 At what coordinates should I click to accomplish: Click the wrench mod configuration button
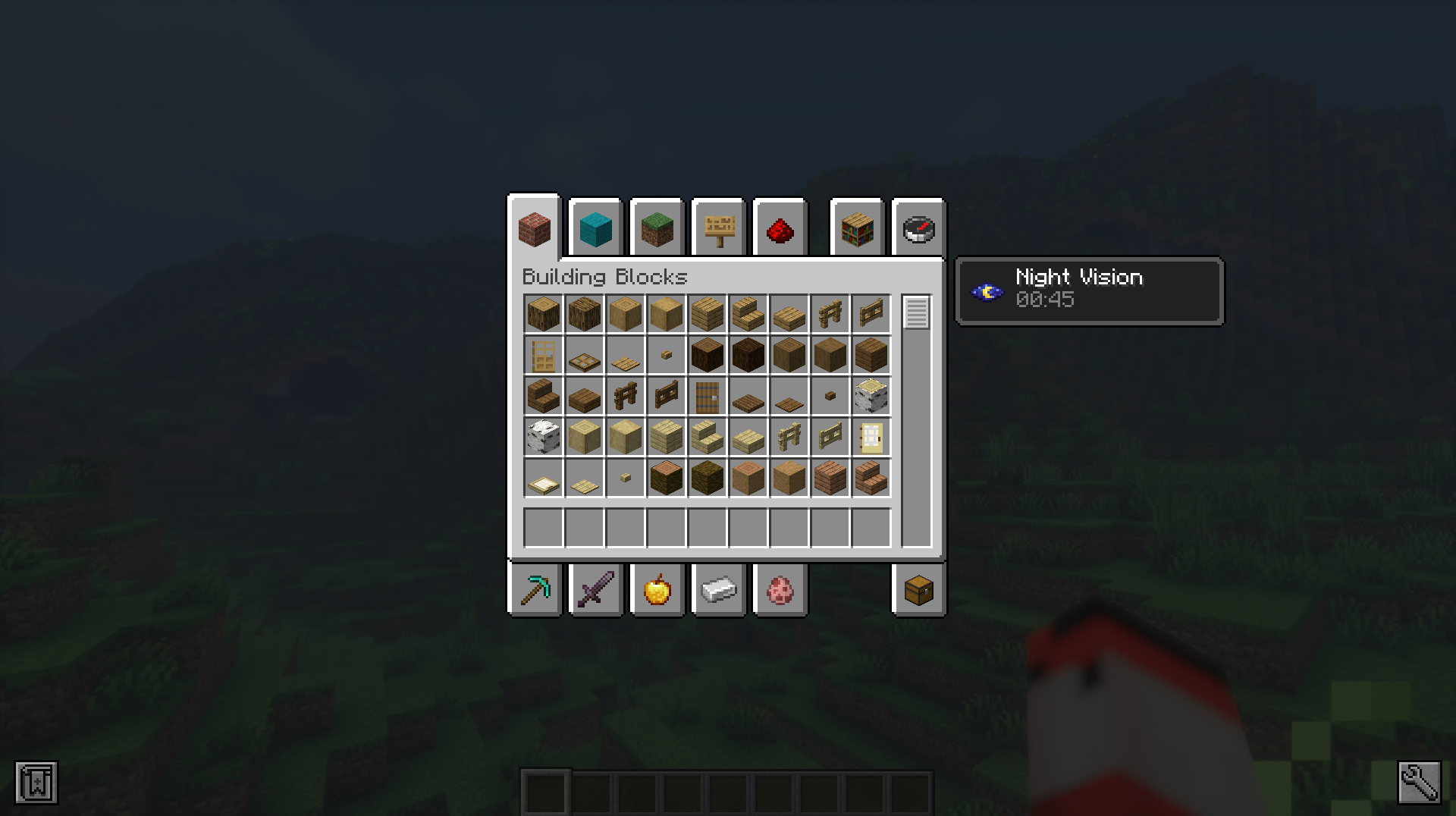coord(1420,783)
